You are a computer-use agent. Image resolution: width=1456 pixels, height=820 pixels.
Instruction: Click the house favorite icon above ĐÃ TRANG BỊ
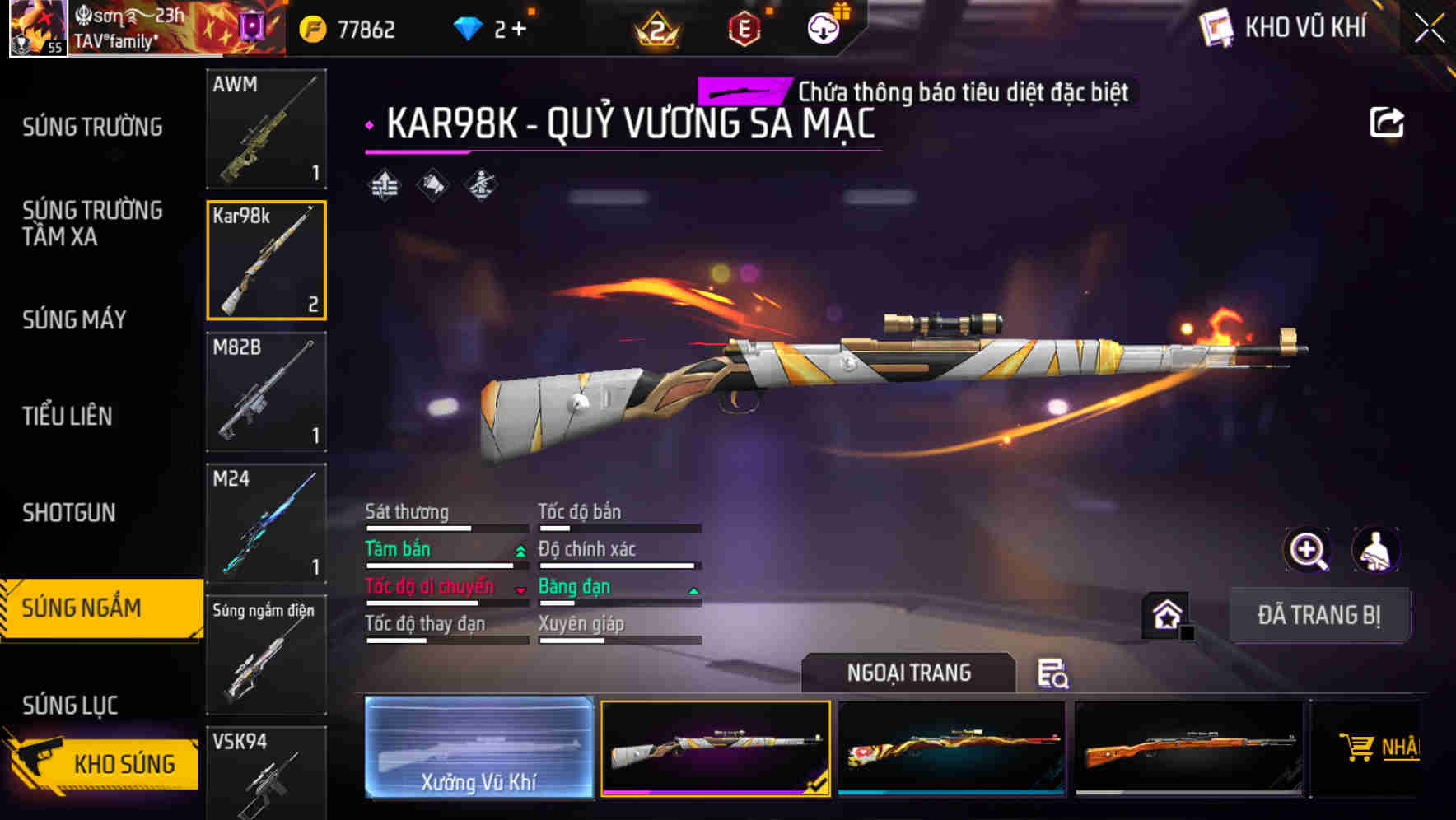1165,615
